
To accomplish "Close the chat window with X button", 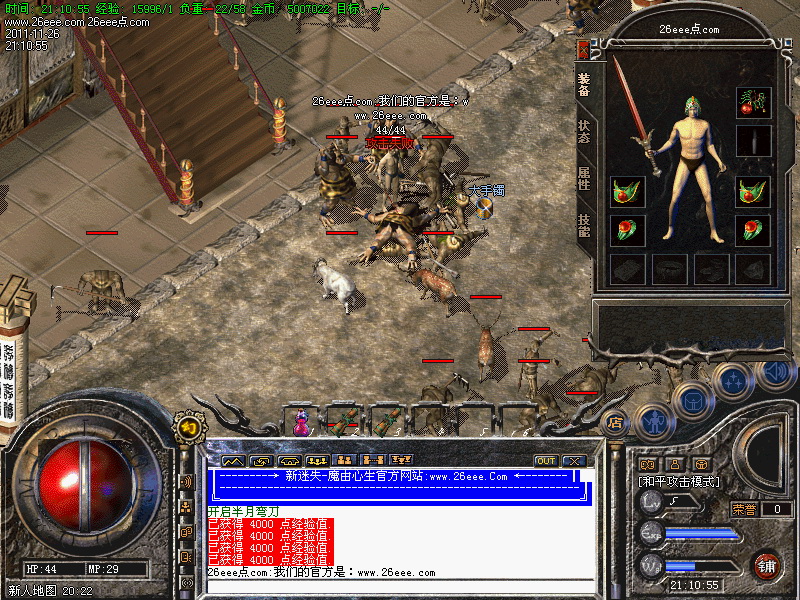I will click(x=572, y=461).
